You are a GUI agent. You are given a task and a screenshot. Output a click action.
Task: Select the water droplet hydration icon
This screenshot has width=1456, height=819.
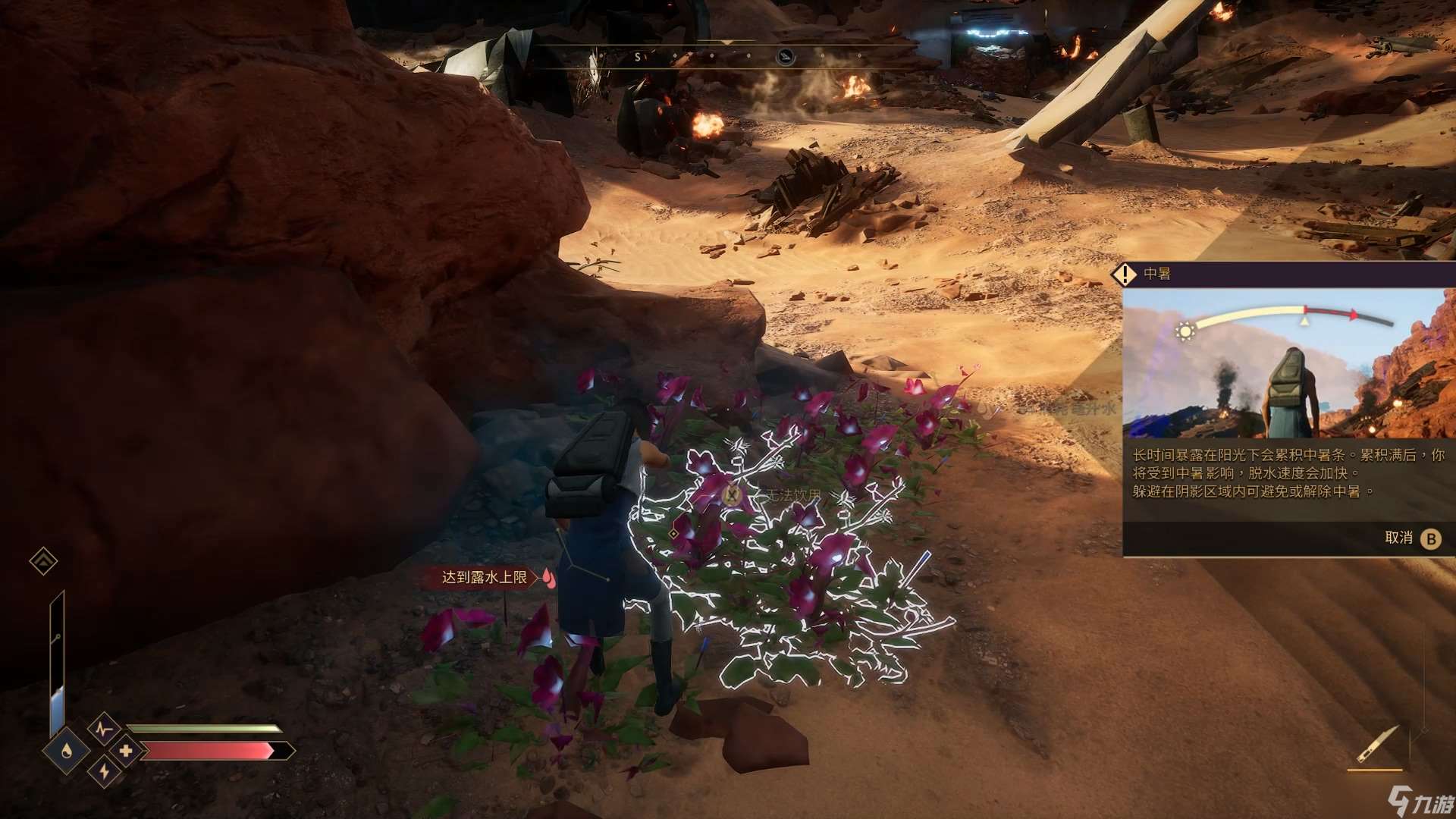pos(67,750)
